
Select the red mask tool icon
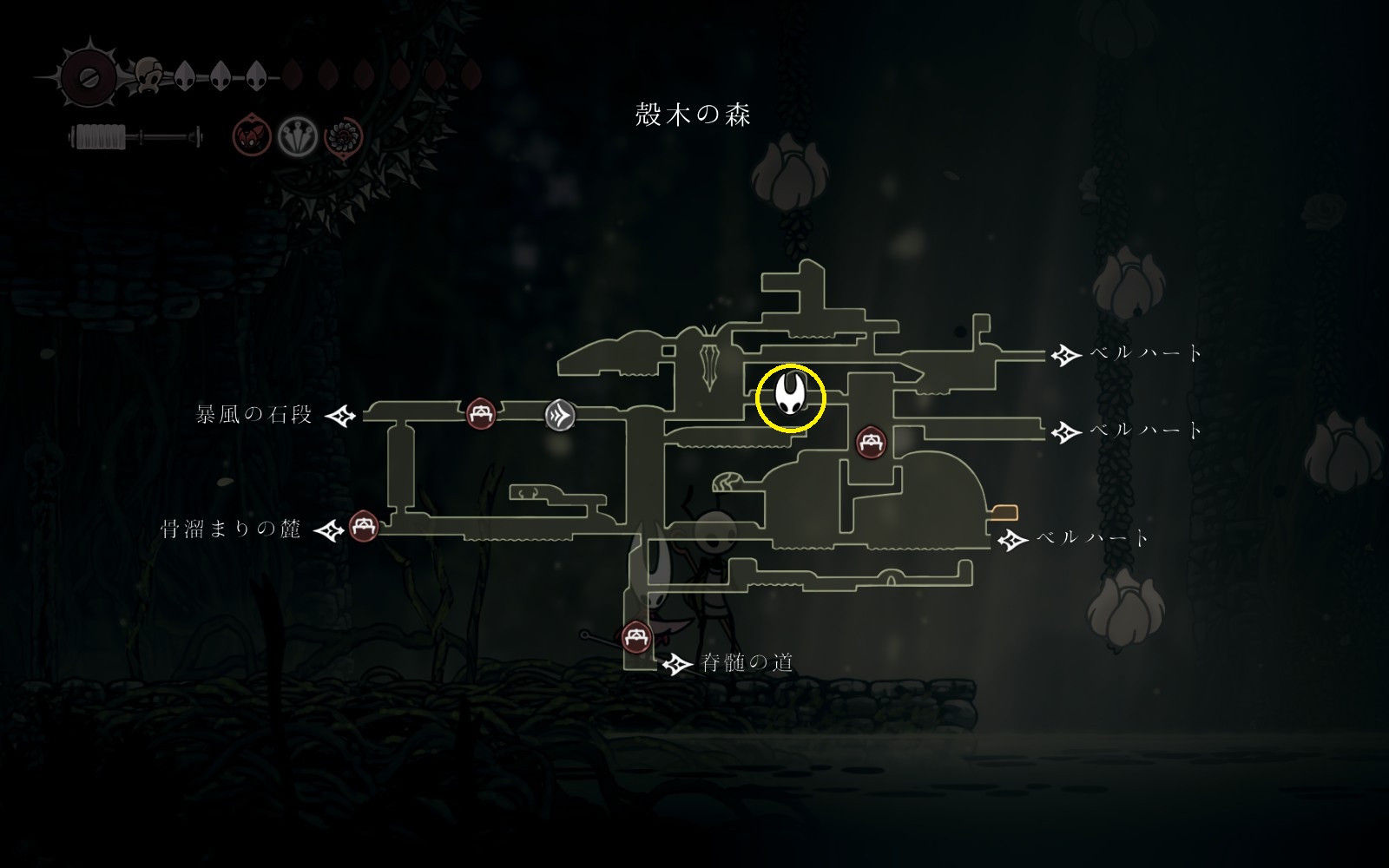click(252, 137)
